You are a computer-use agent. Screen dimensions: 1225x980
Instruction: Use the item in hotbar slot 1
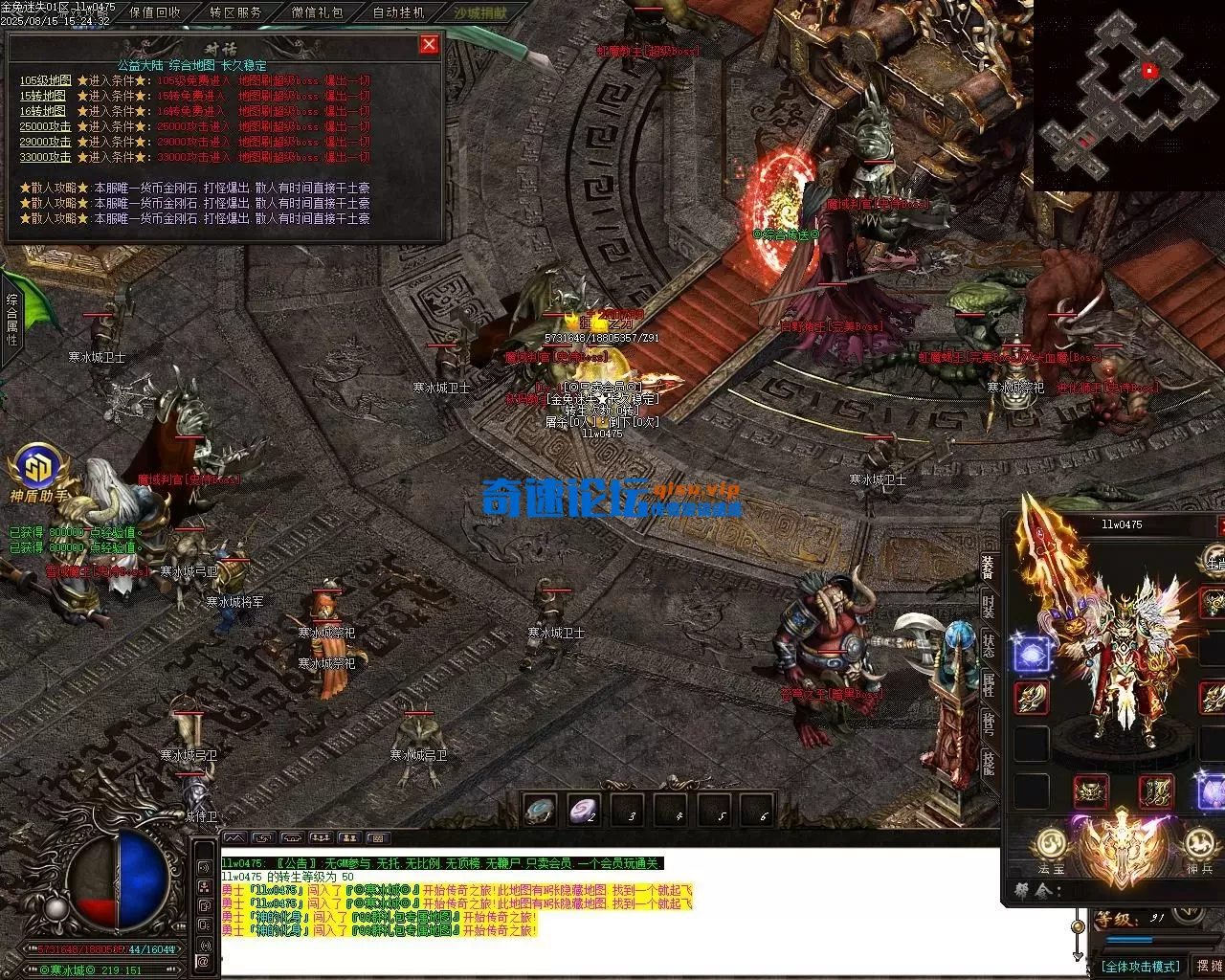pyautogui.click(x=540, y=810)
